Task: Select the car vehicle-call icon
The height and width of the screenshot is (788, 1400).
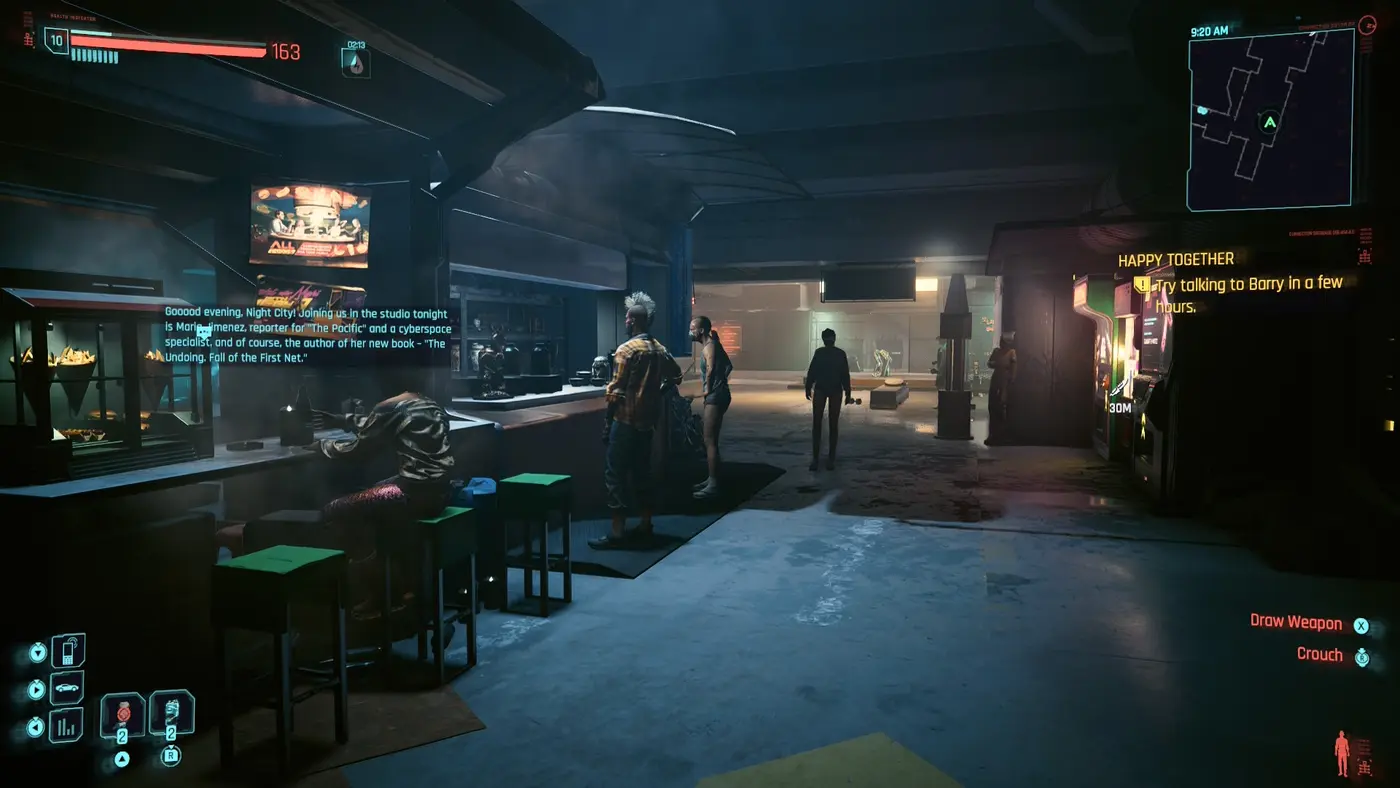Action: coord(67,689)
